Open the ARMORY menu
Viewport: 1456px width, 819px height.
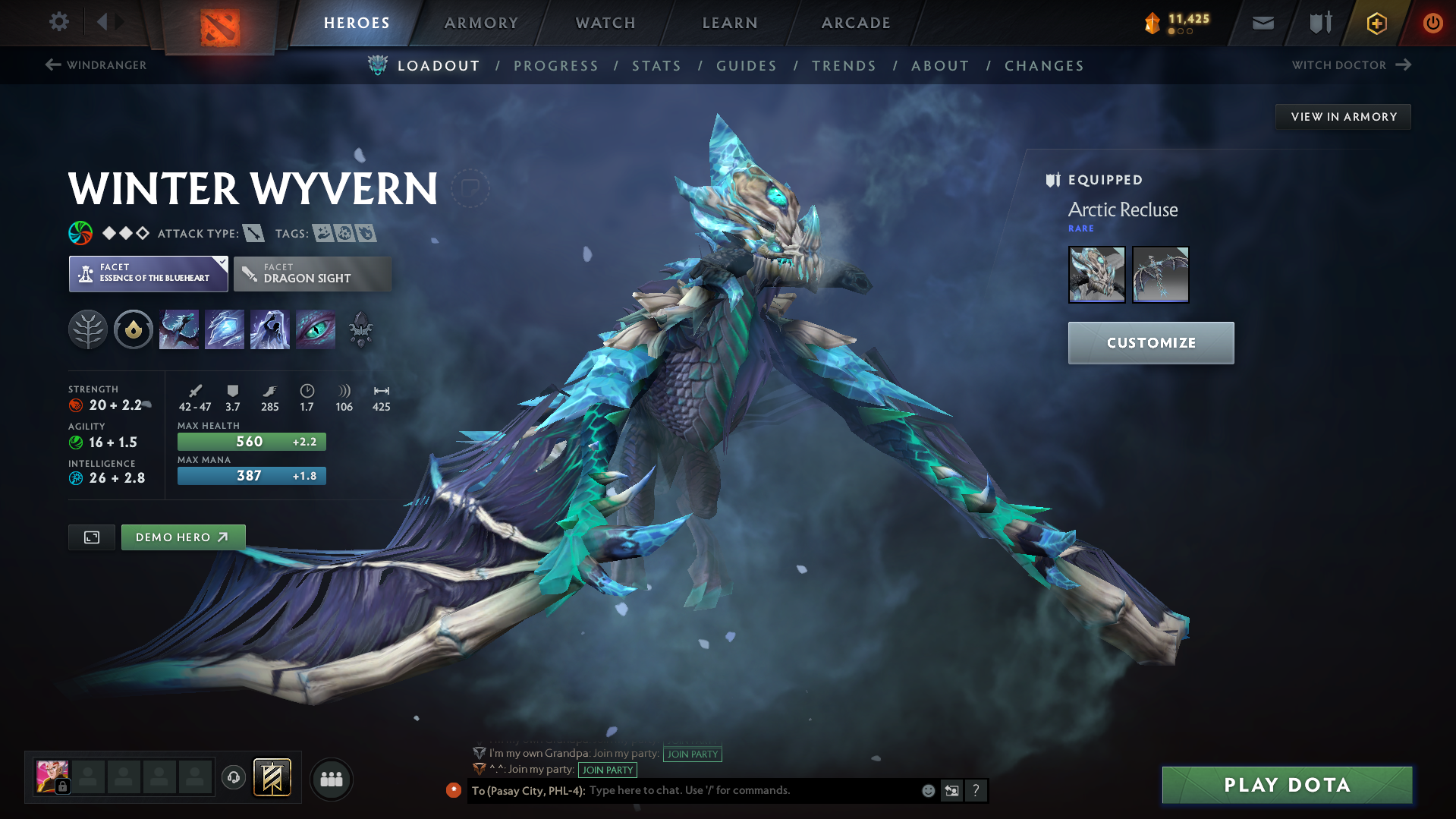pos(480,22)
